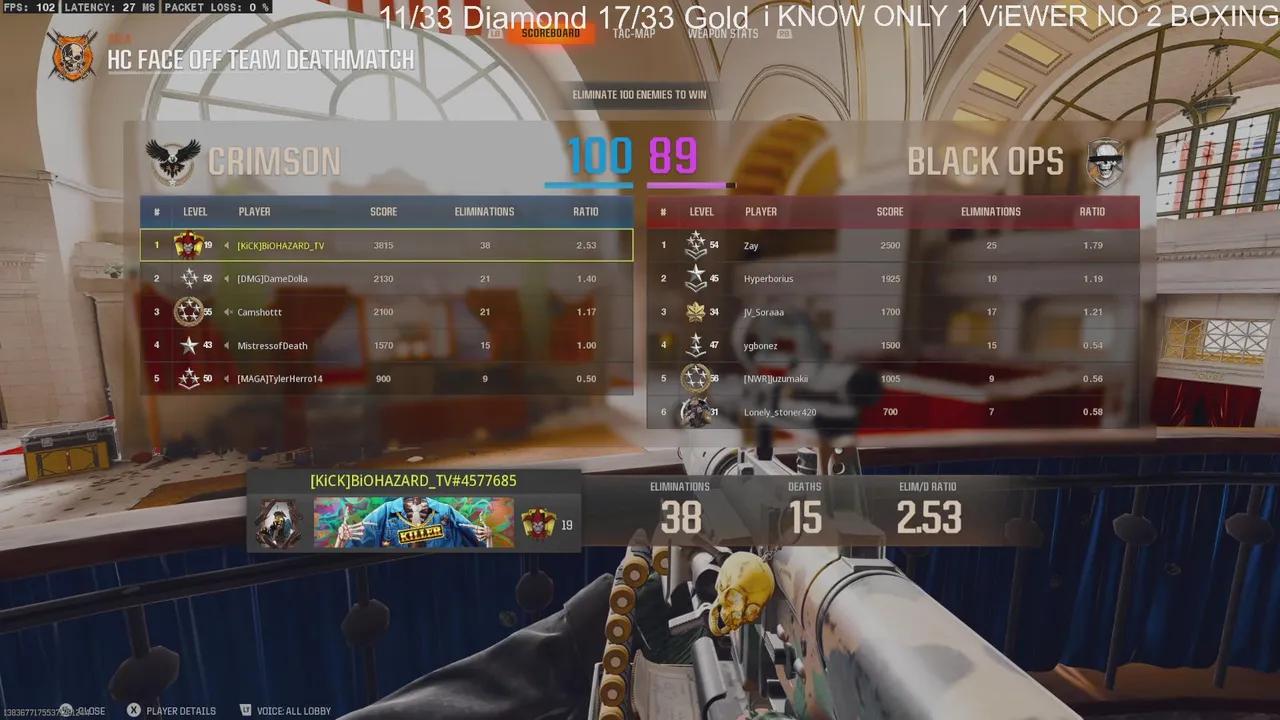Click Zay's rank insignia icon

tap(695, 244)
